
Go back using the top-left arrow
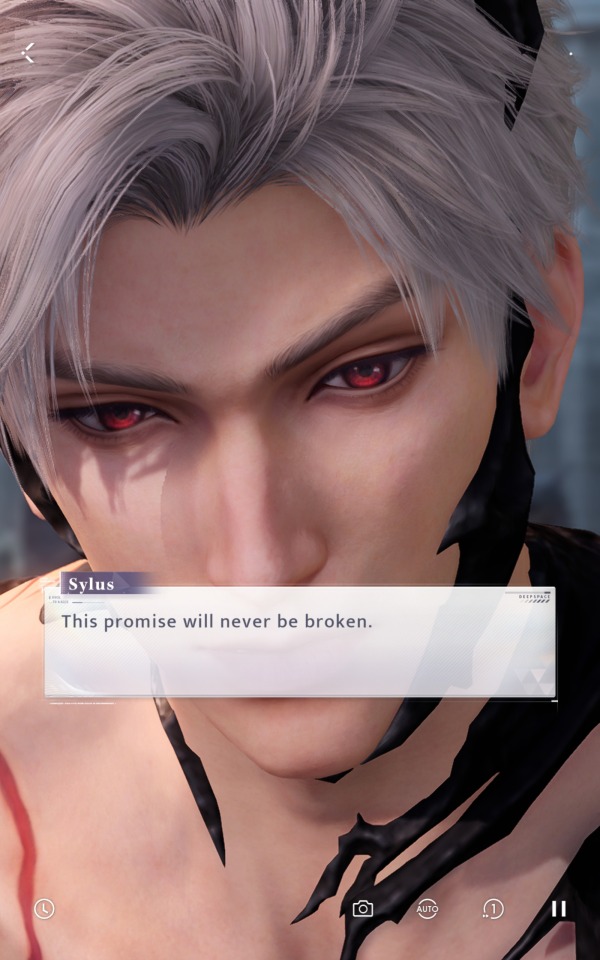pos(28,53)
